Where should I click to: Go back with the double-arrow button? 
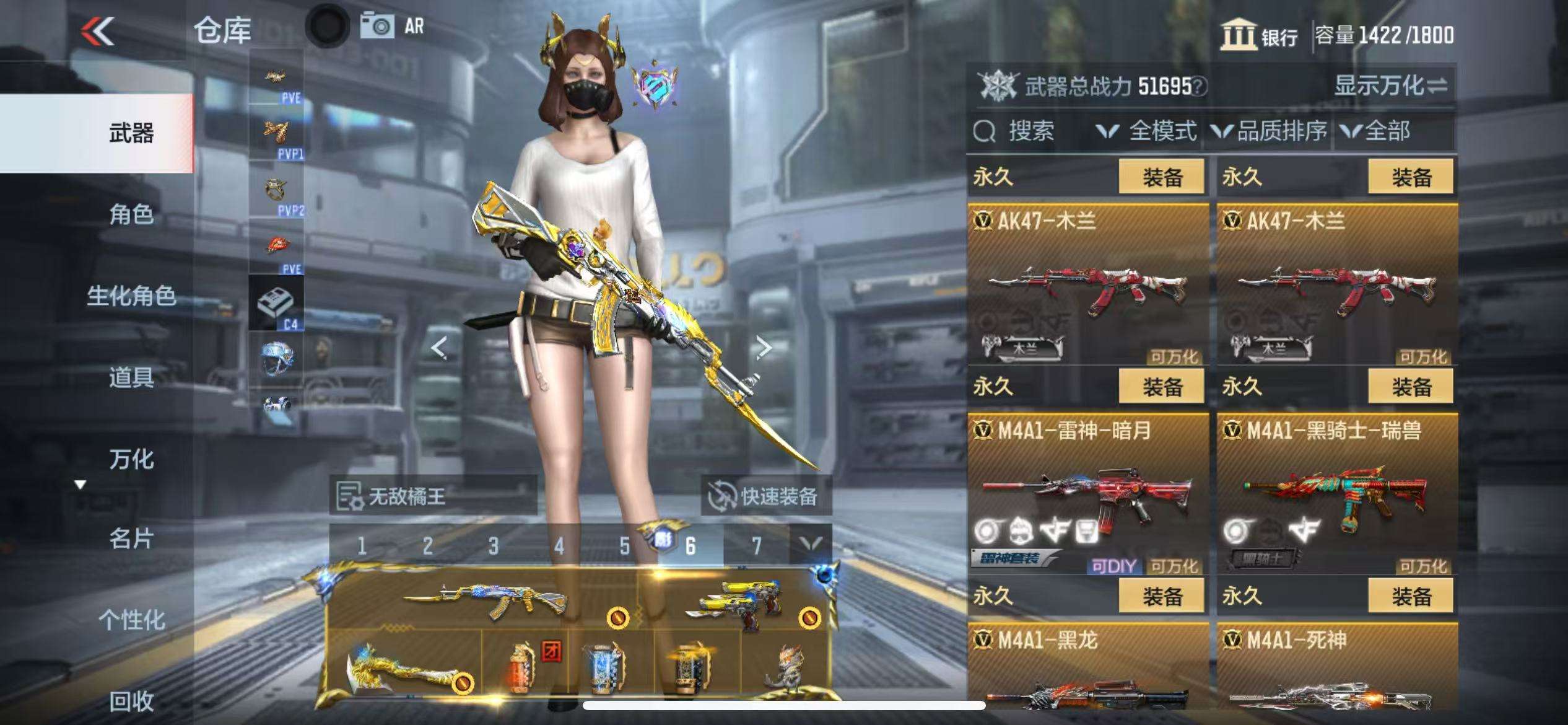pos(98,31)
